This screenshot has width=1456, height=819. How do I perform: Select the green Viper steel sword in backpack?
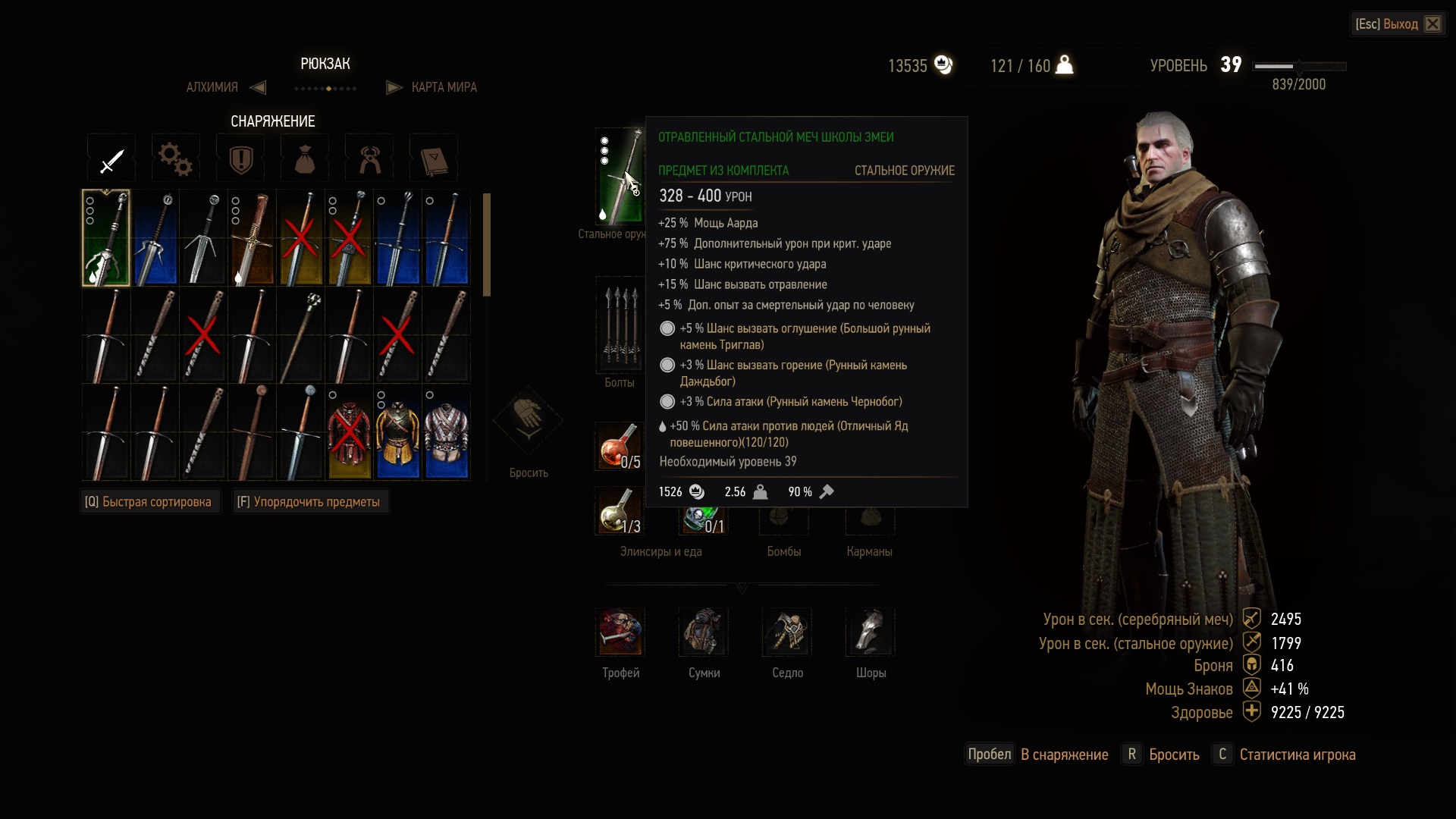tap(106, 237)
